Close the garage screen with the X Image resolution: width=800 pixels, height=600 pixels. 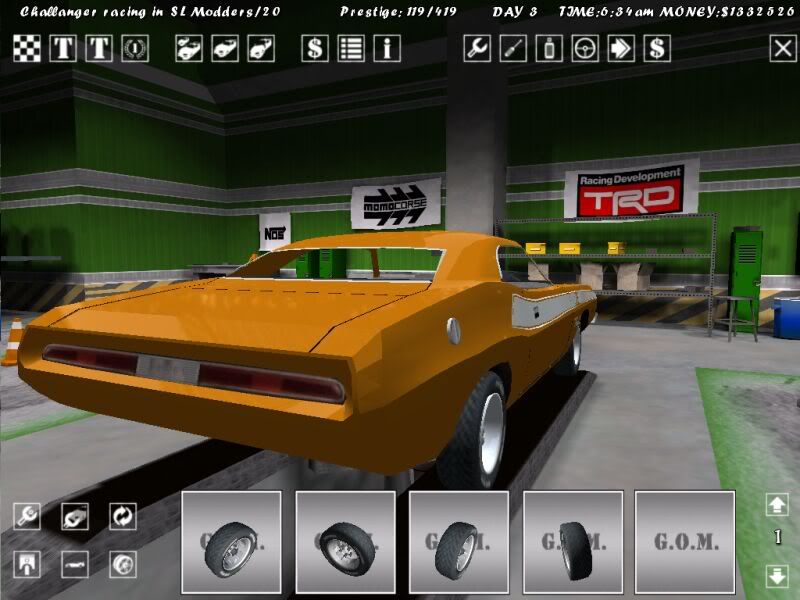782,48
